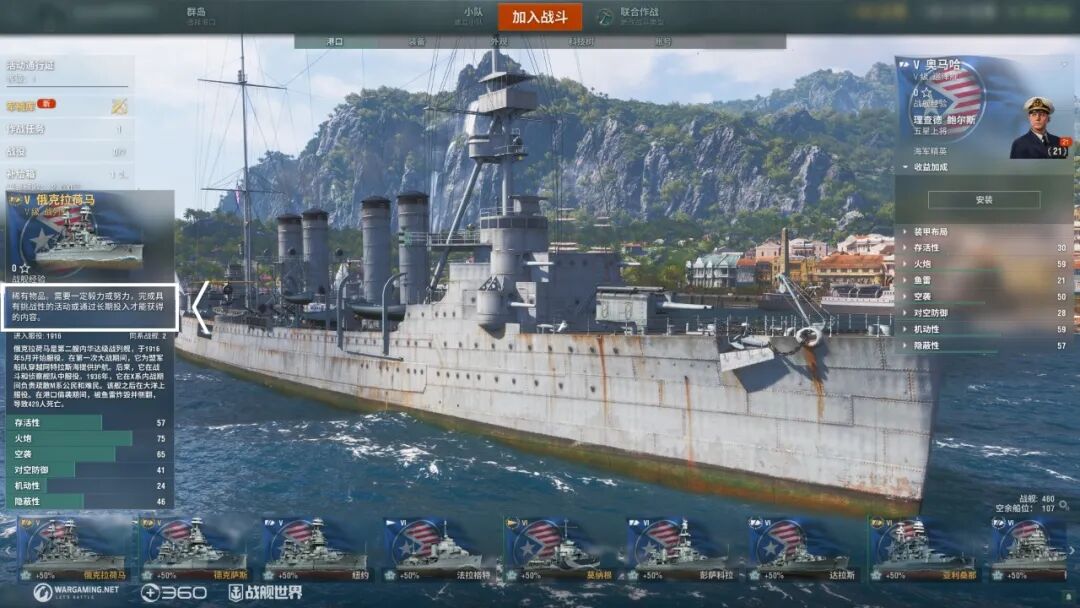Expand the 装甲布局 armor layout row
Viewport: 1080px width, 608px height.
[x=985, y=232]
